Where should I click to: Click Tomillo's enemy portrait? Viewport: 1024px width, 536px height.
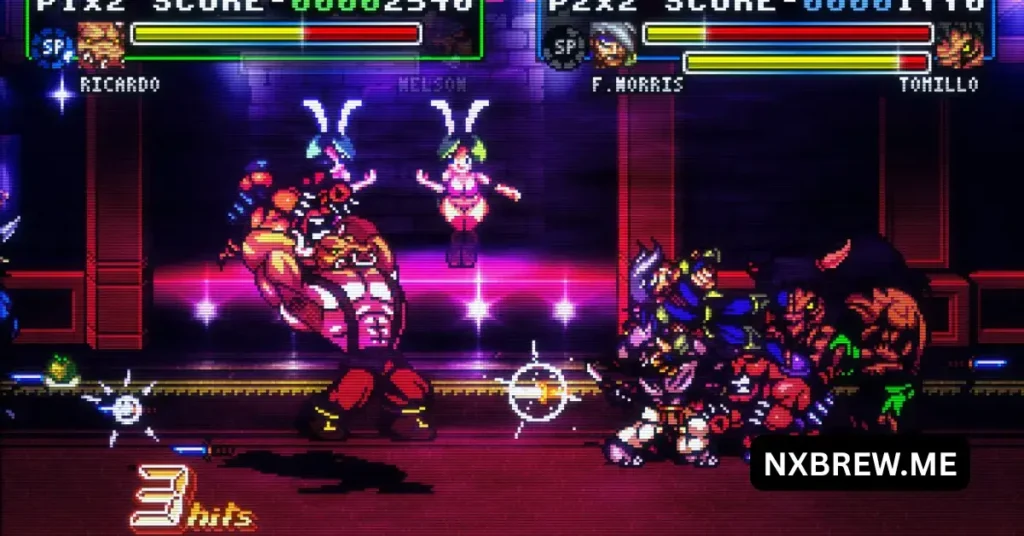tap(959, 44)
